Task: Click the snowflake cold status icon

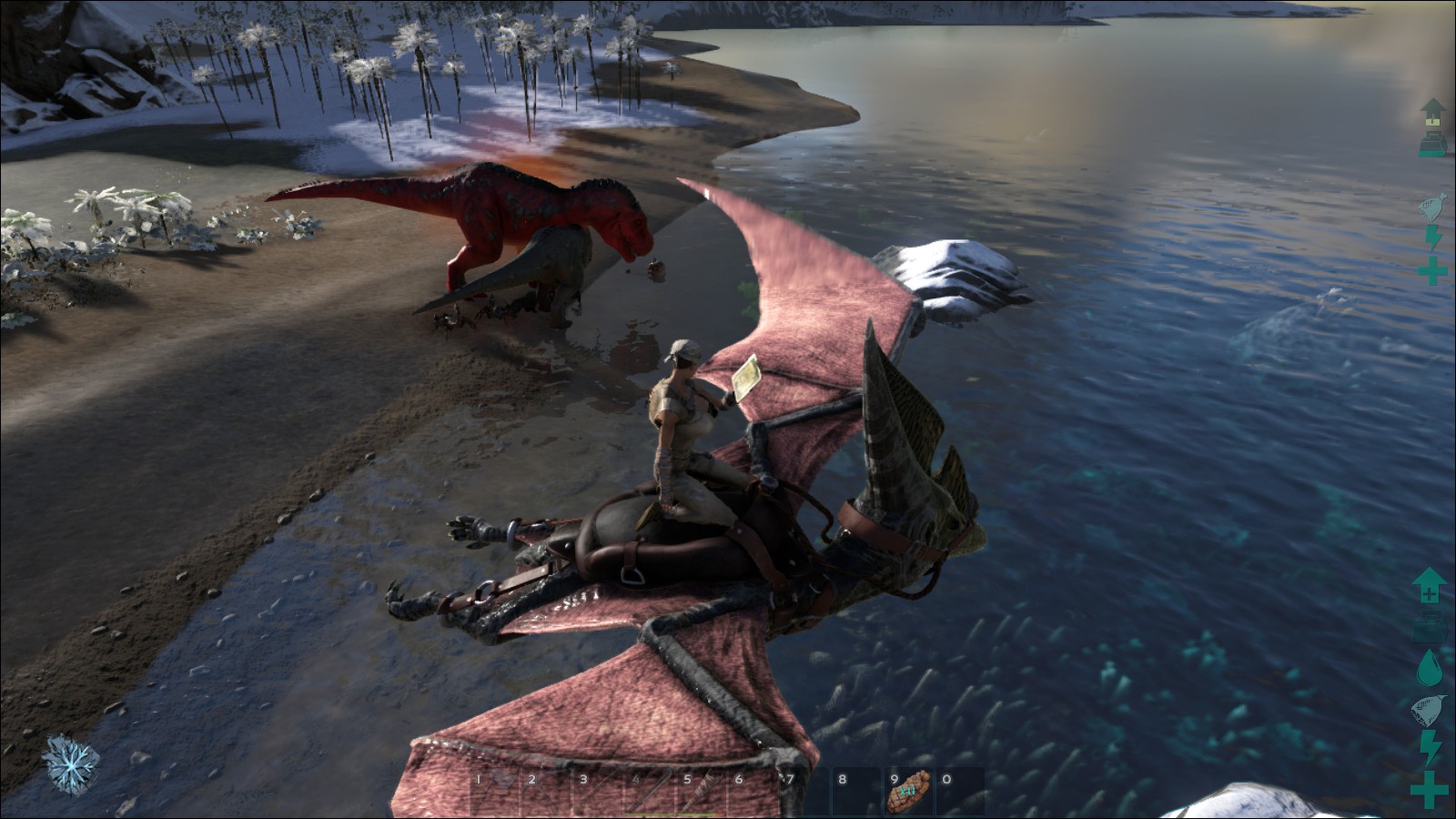Action: pos(70,763)
